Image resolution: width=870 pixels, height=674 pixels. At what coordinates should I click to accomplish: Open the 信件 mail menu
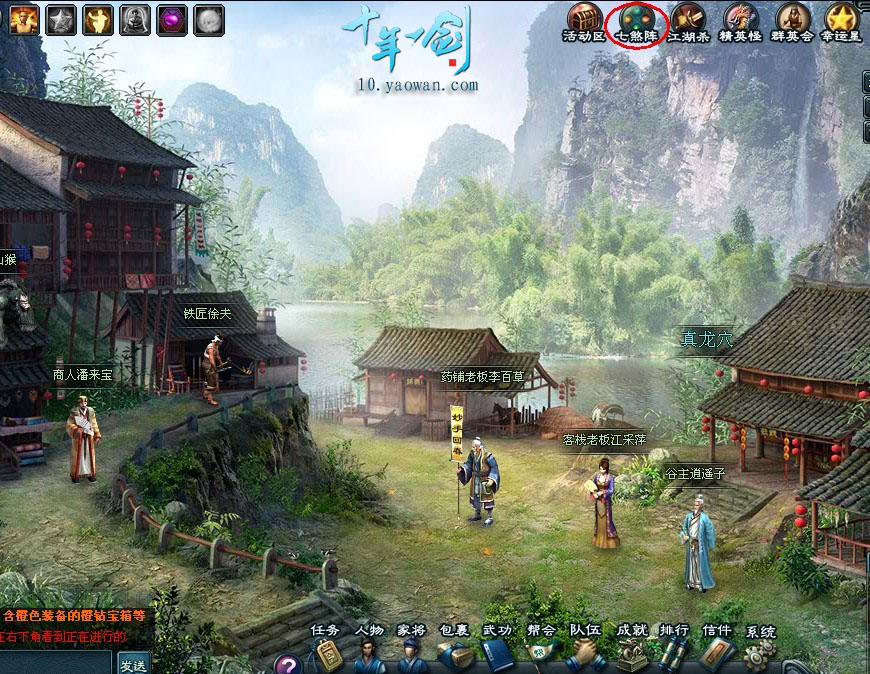point(716,654)
